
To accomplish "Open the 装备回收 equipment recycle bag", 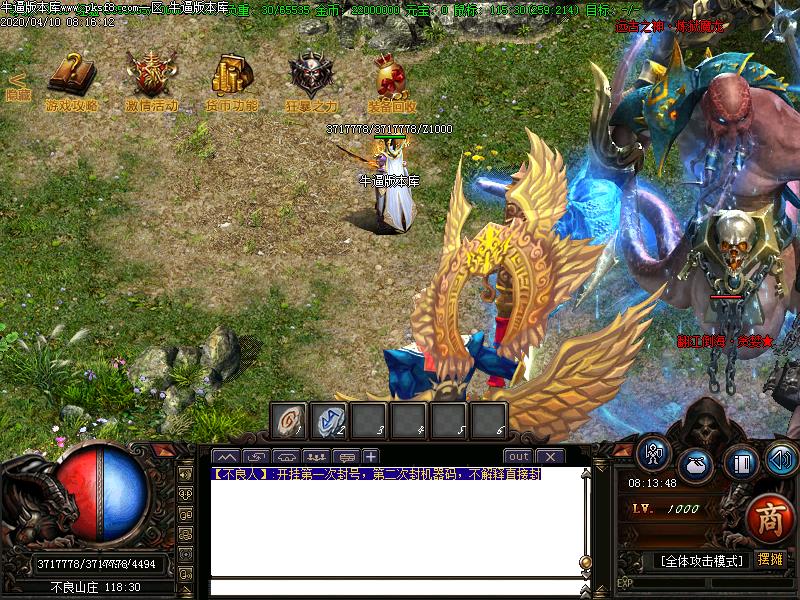I will [391, 76].
